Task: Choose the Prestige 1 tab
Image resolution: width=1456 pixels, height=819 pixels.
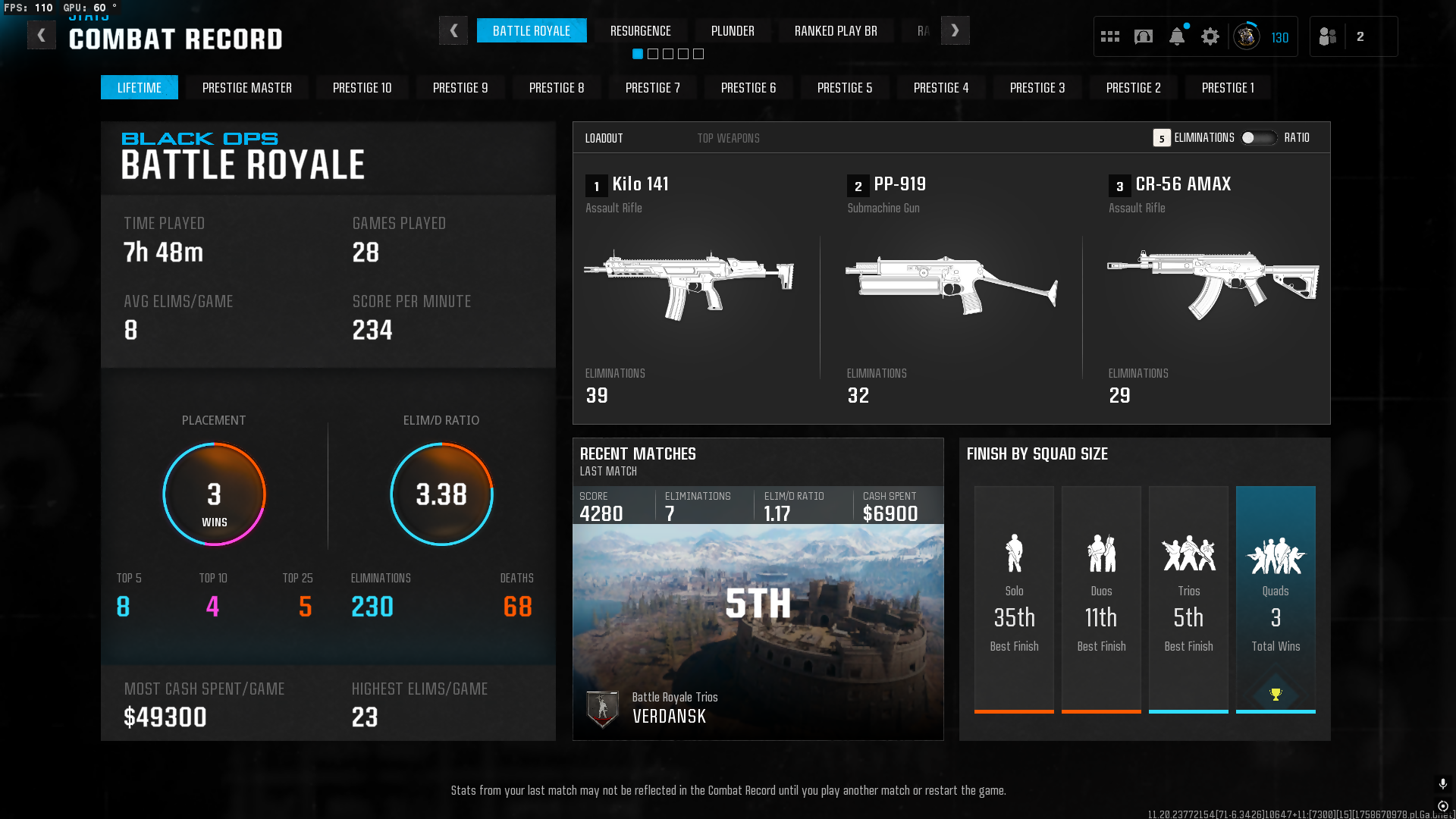Action: (1228, 88)
